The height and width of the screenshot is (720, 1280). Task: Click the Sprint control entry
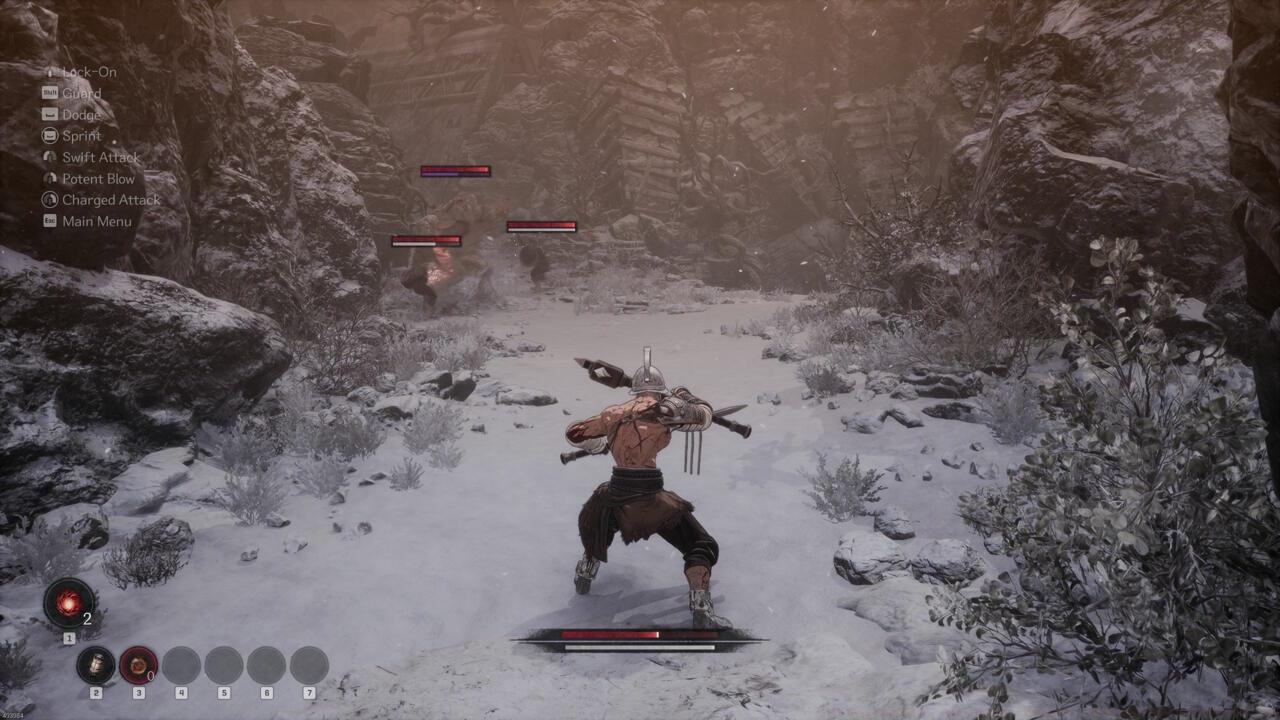[x=83, y=135]
